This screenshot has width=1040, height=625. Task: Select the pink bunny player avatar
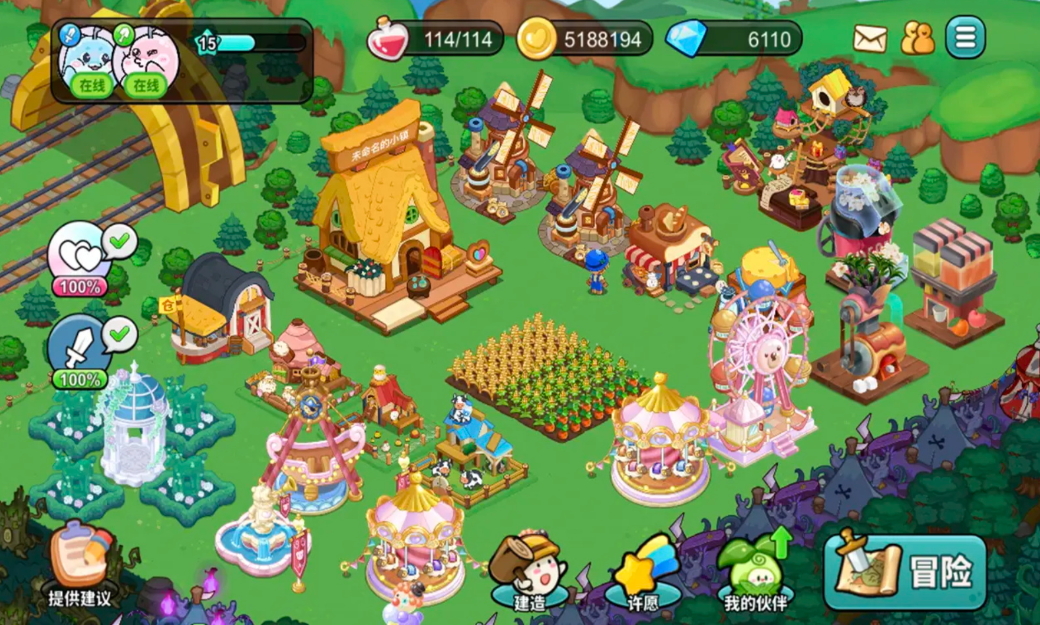(x=147, y=59)
